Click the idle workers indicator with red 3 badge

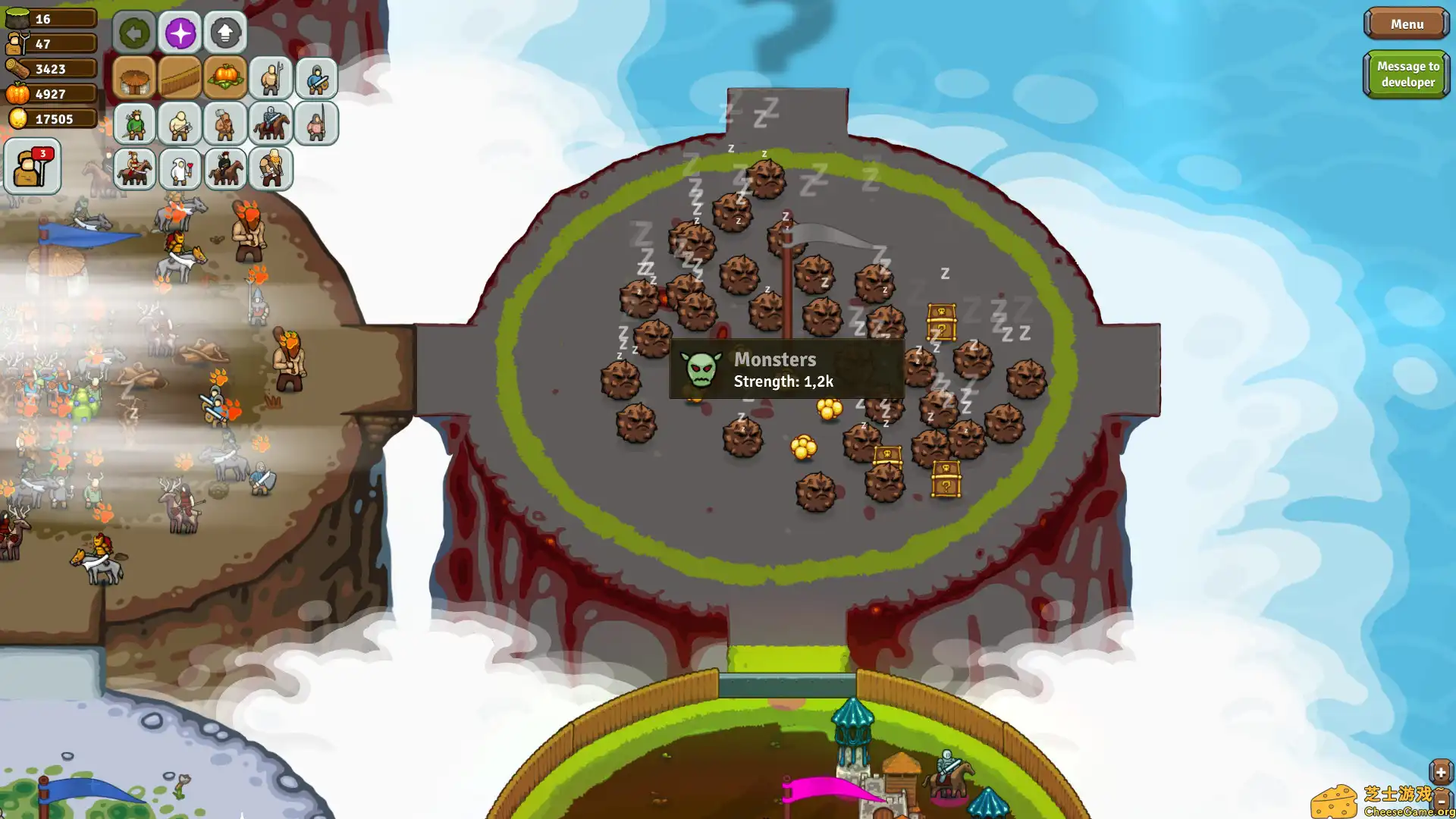[31, 165]
